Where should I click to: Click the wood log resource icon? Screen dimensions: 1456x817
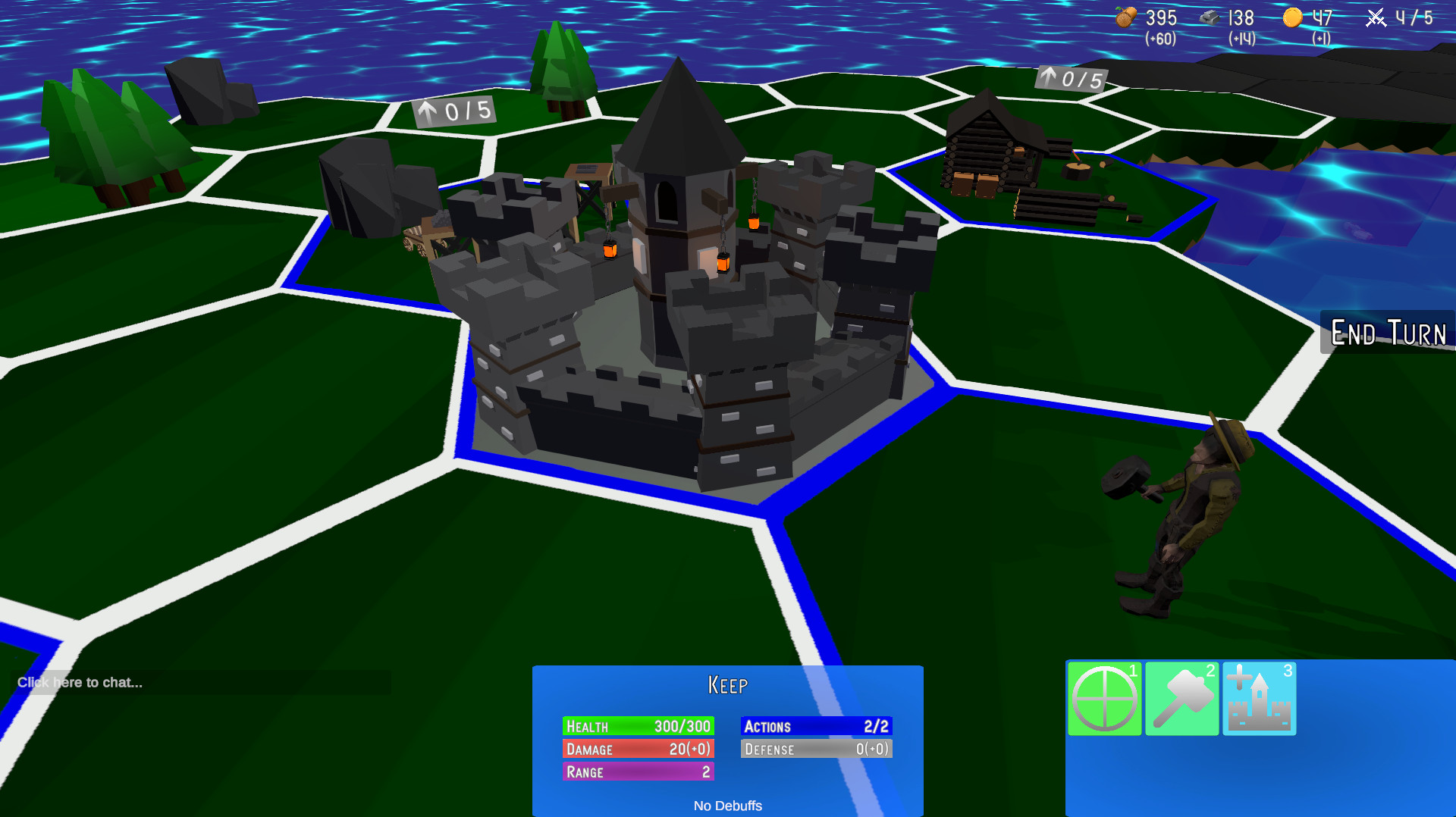1125,17
